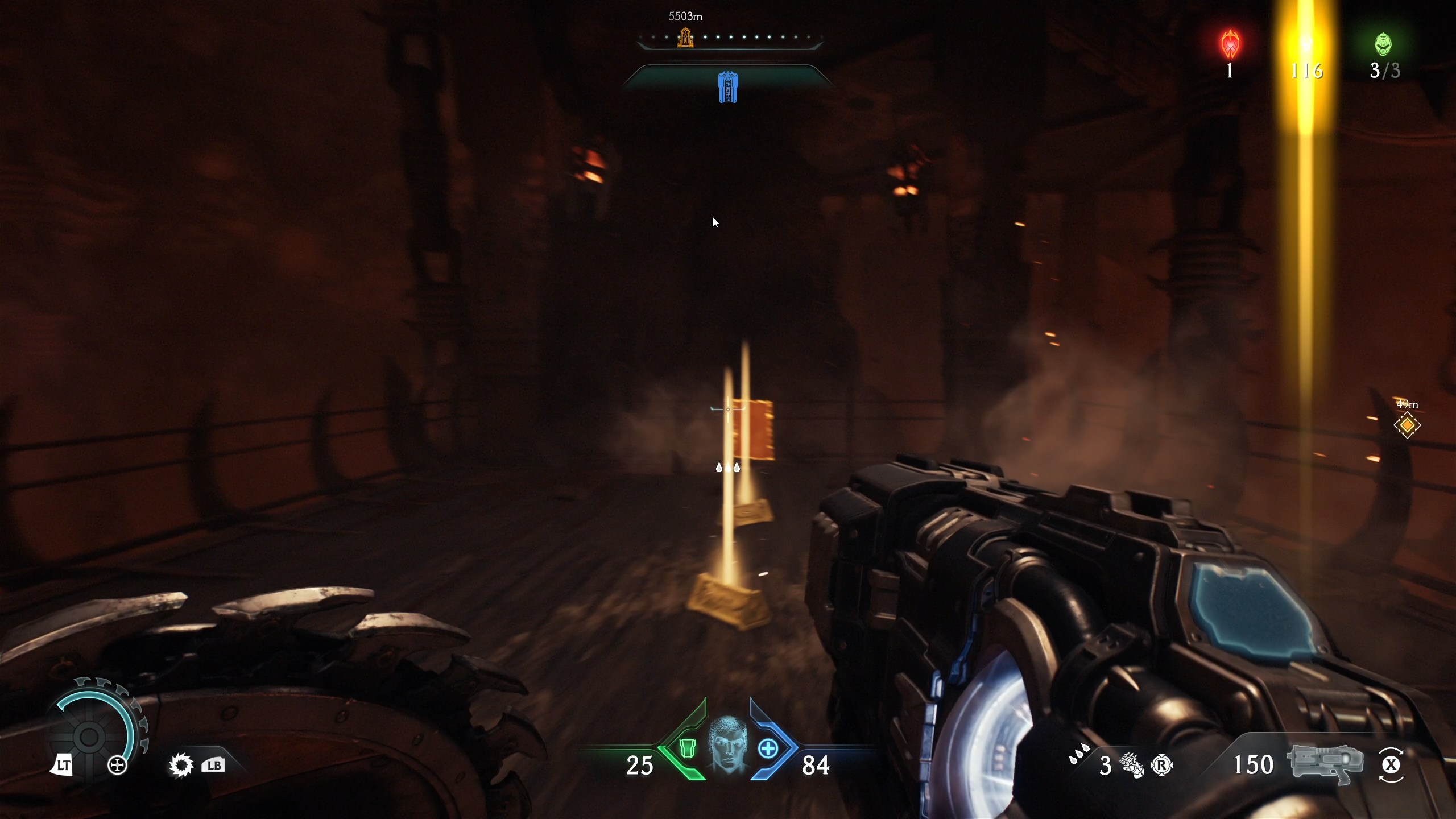The width and height of the screenshot is (1456, 819).
Task: Toggle the LB equipment launcher indicator
Action: click(213, 765)
